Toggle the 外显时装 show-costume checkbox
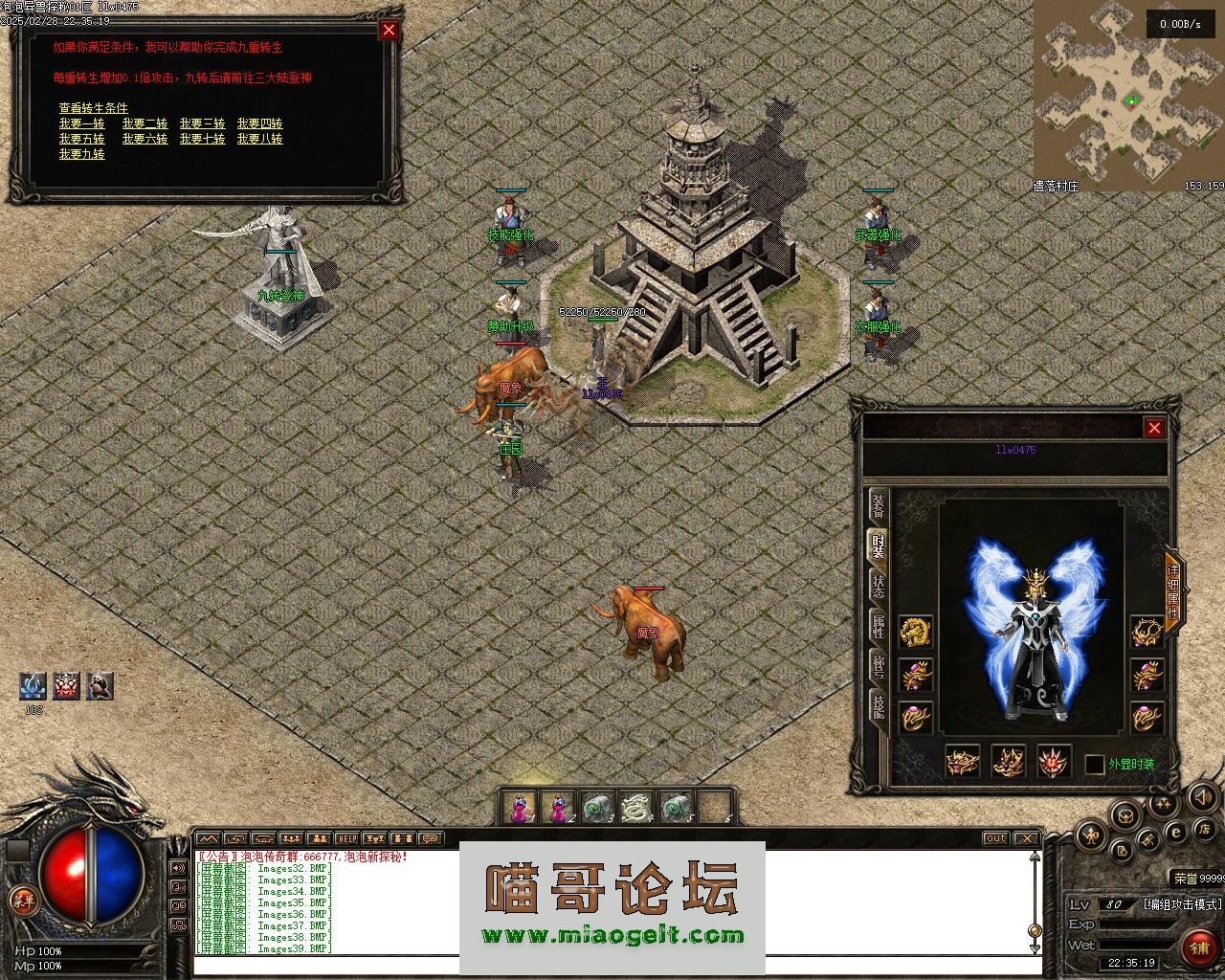Screen dimensions: 1225x980 1095,764
